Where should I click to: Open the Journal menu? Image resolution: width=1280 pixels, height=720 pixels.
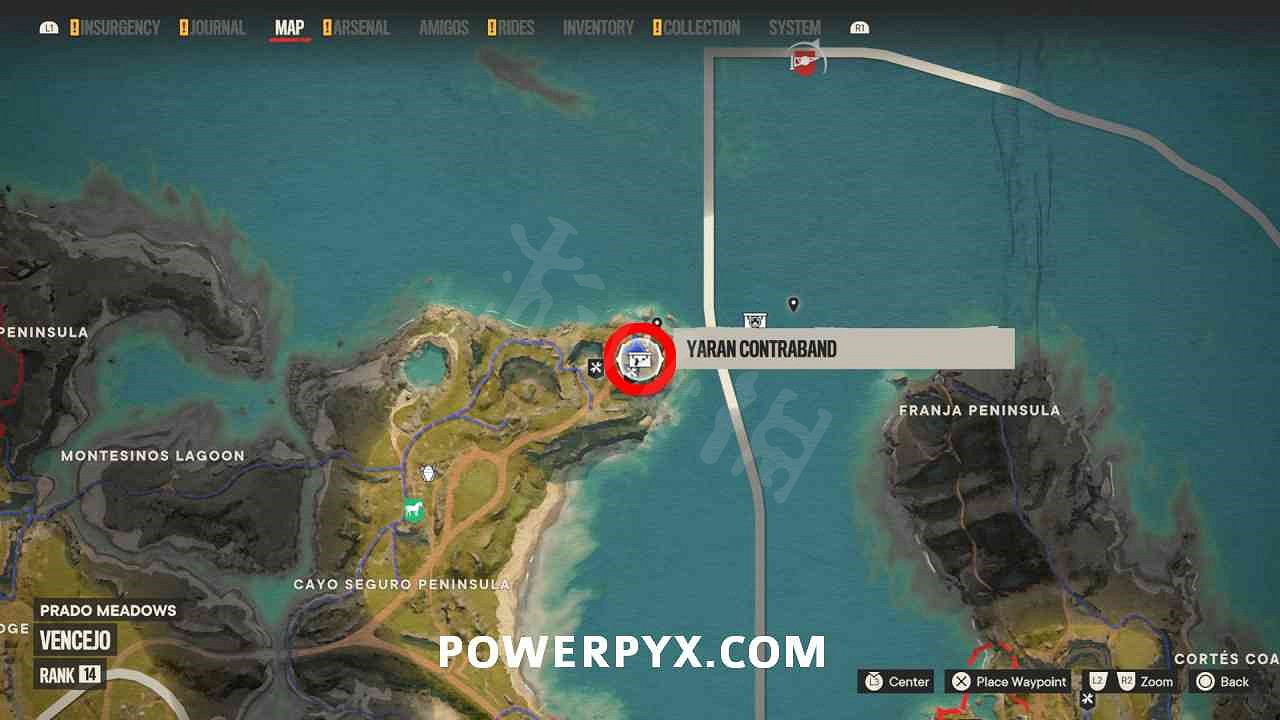(215, 28)
